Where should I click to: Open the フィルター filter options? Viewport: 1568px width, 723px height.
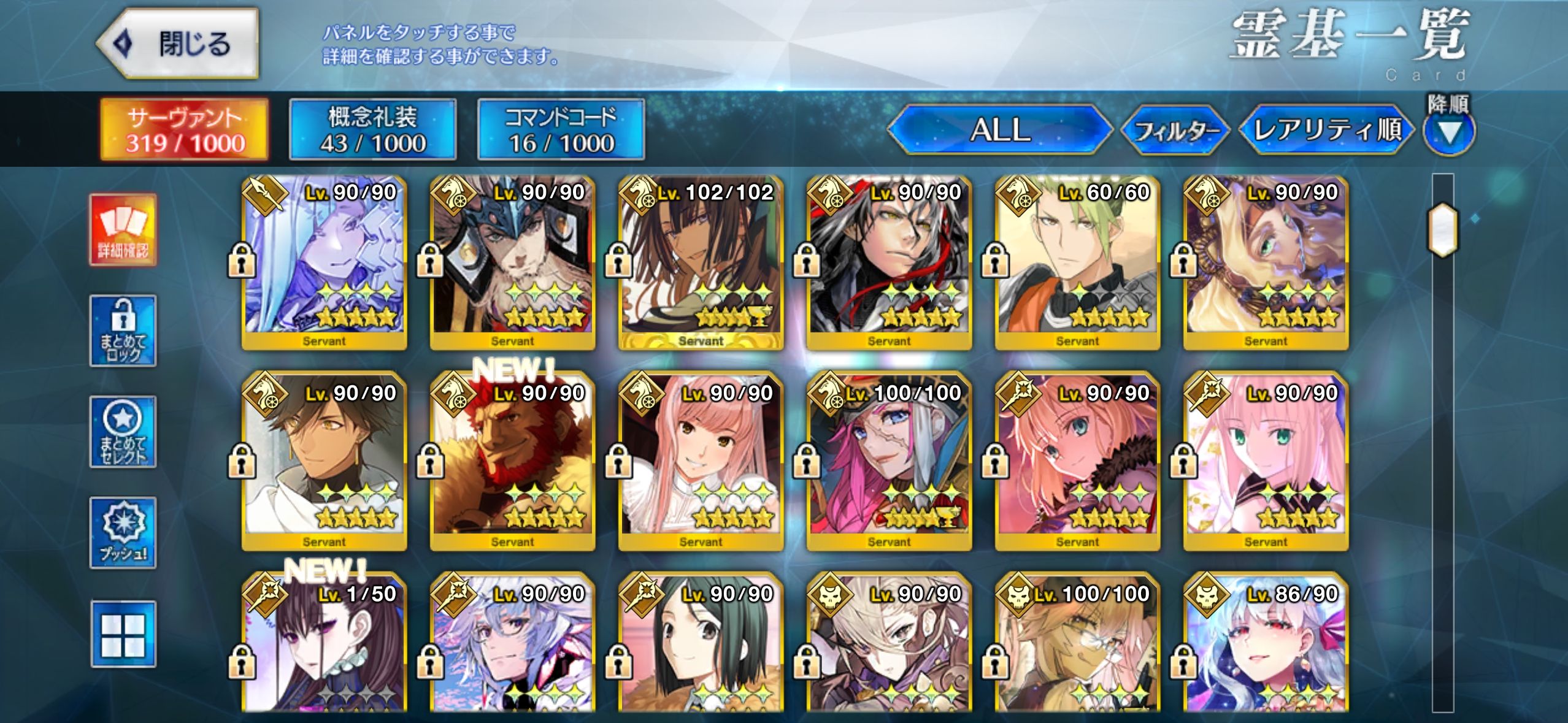pos(1175,131)
